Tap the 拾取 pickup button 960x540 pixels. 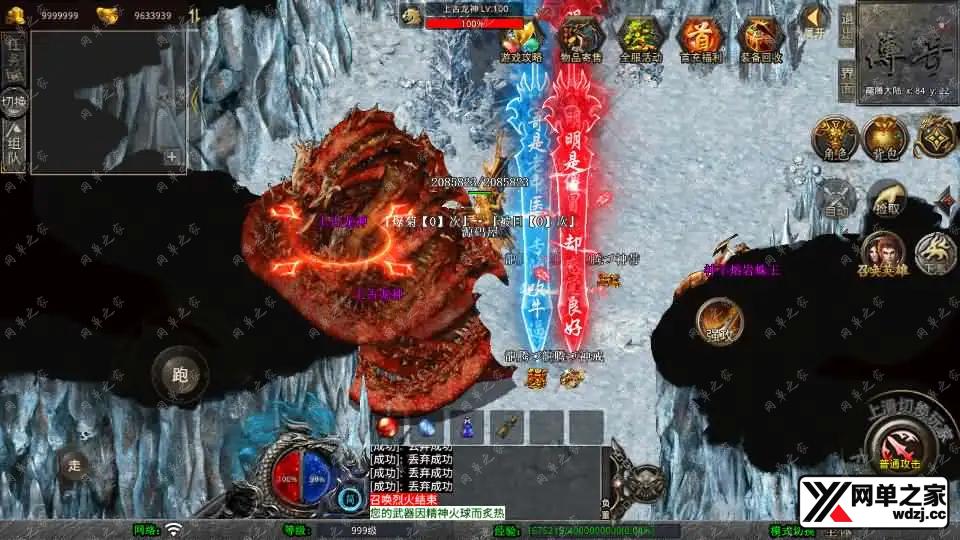coord(886,199)
